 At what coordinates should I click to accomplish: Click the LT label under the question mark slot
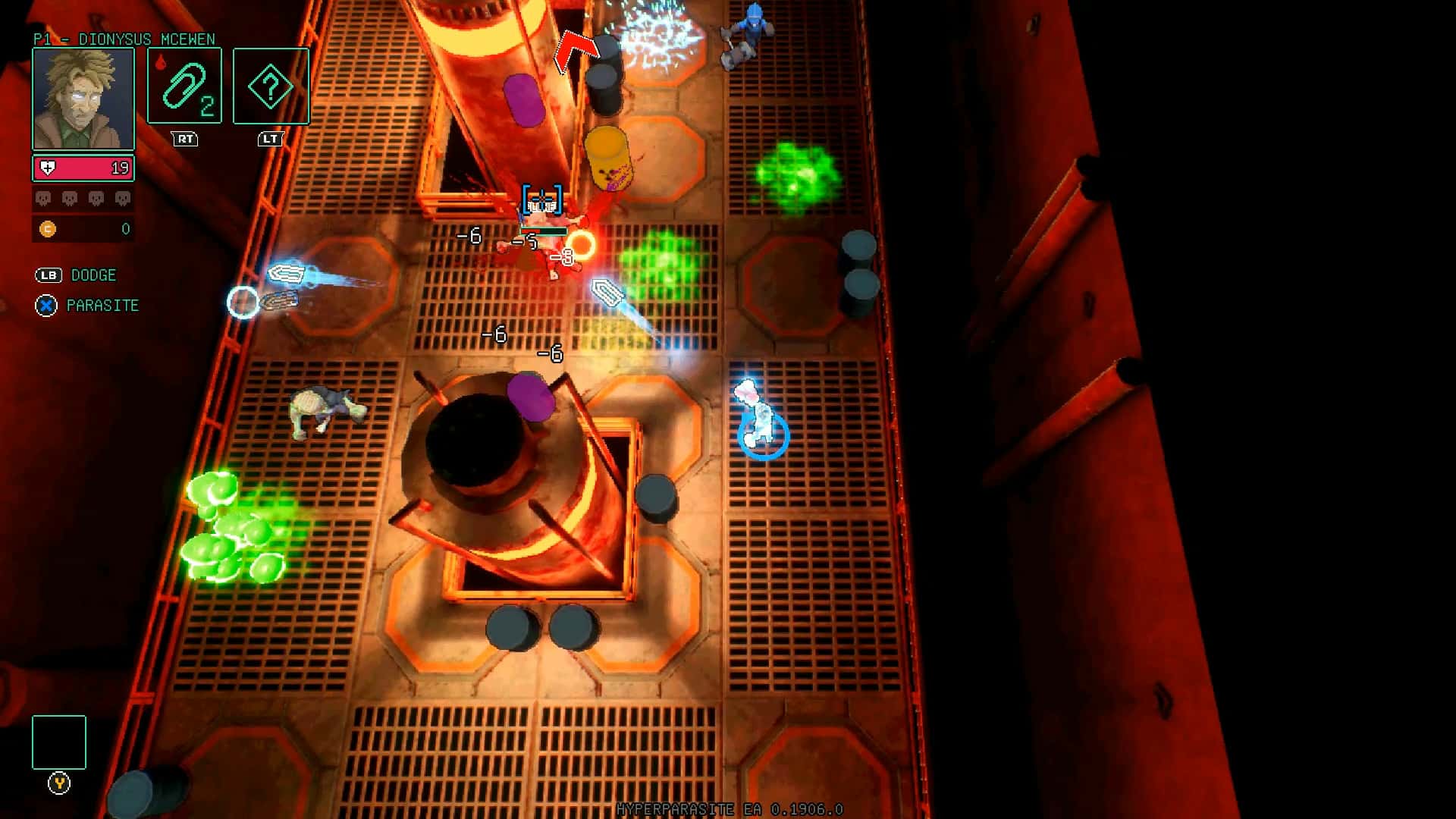pos(270,139)
